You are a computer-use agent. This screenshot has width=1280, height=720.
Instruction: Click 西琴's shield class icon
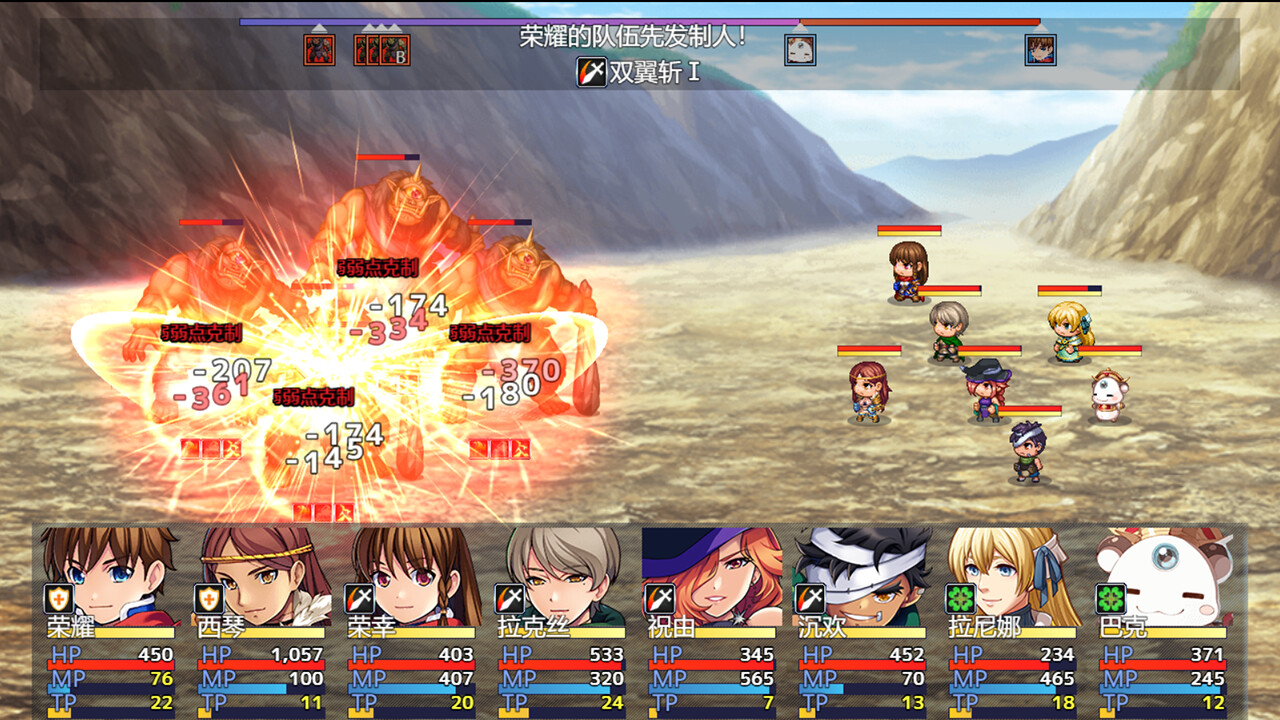(x=207, y=600)
